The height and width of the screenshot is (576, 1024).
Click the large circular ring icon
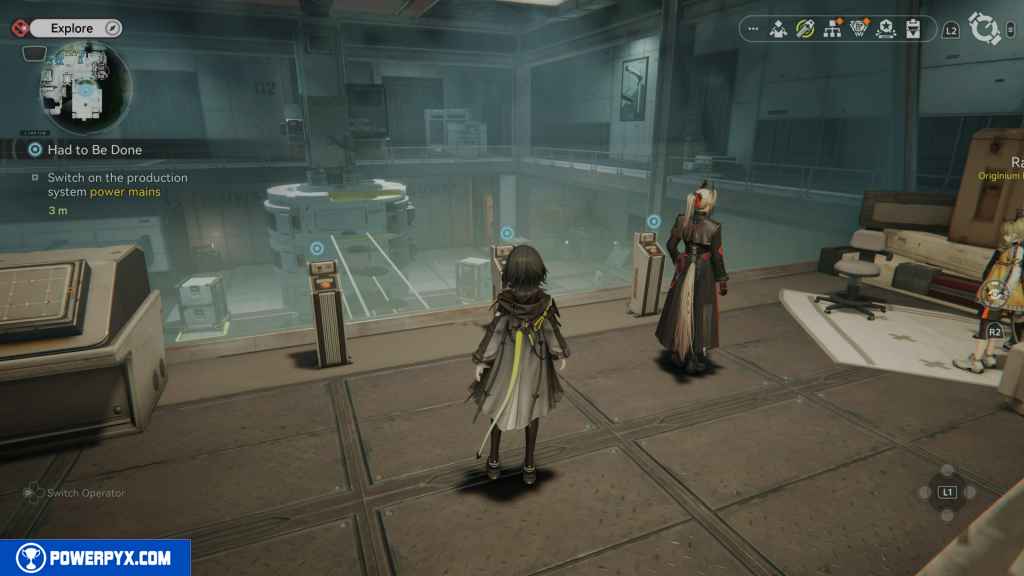(x=985, y=29)
